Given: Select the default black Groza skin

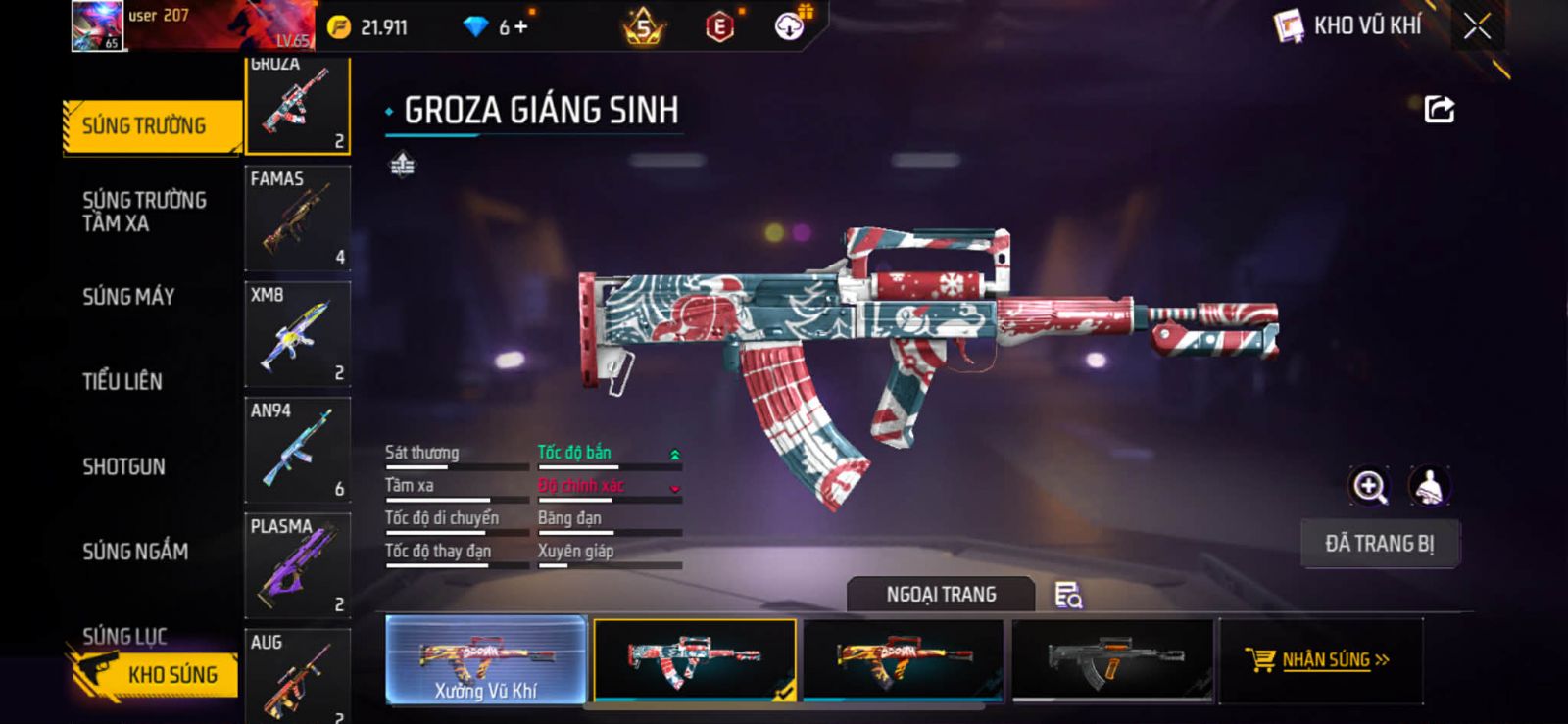Looking at the screenshot, I should [x=1112, y=659].
